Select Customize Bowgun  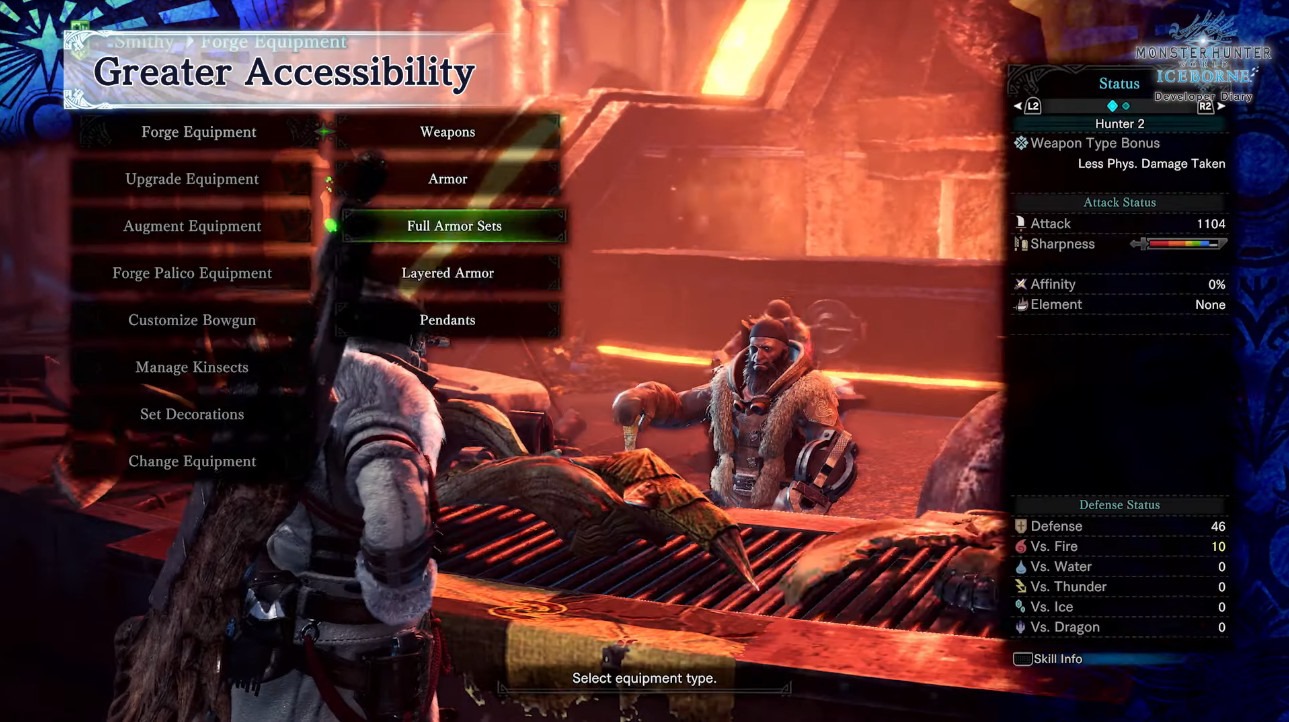click(x=192, y=320)
